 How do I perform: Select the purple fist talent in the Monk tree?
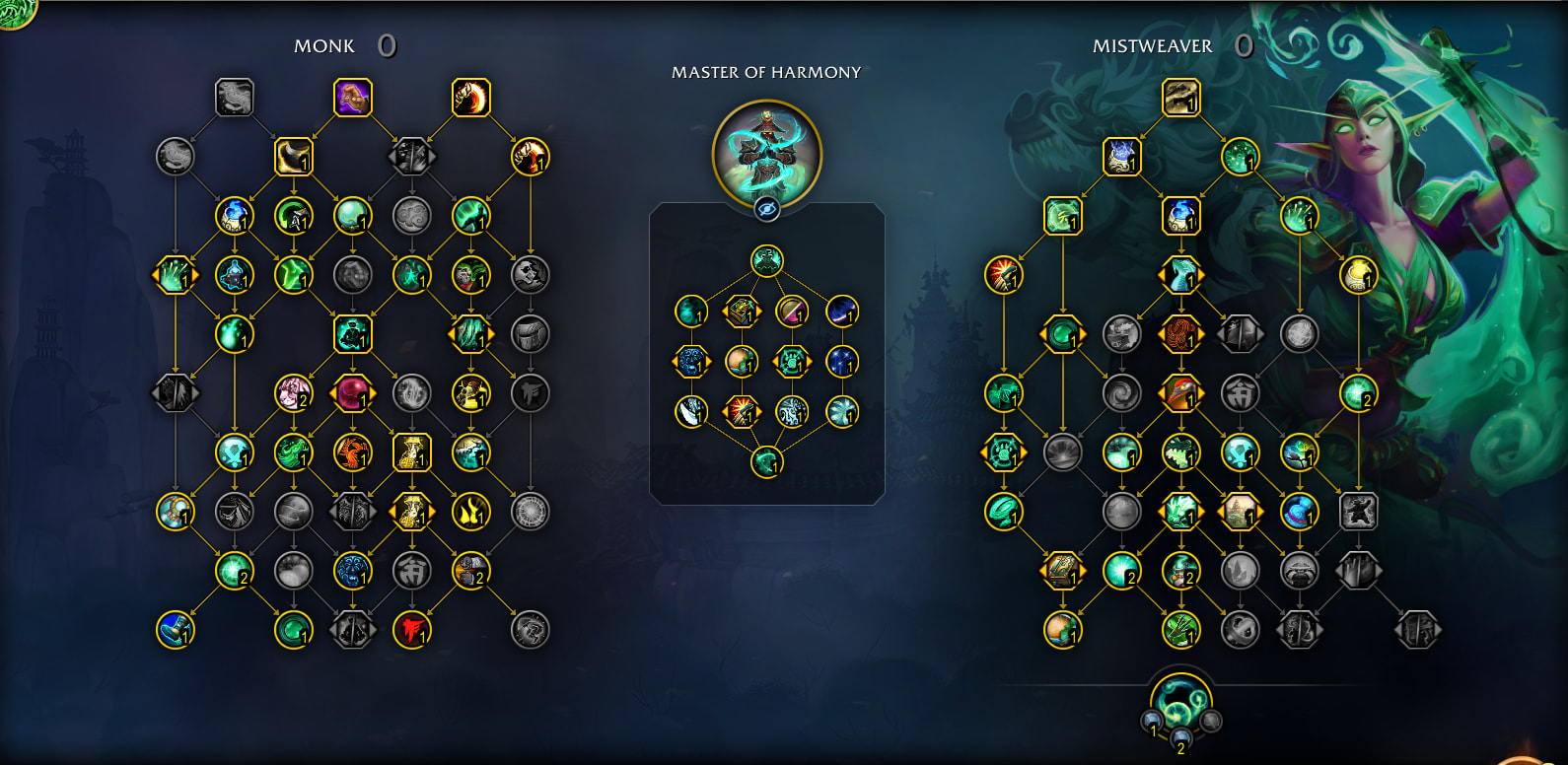click(352, 98)
